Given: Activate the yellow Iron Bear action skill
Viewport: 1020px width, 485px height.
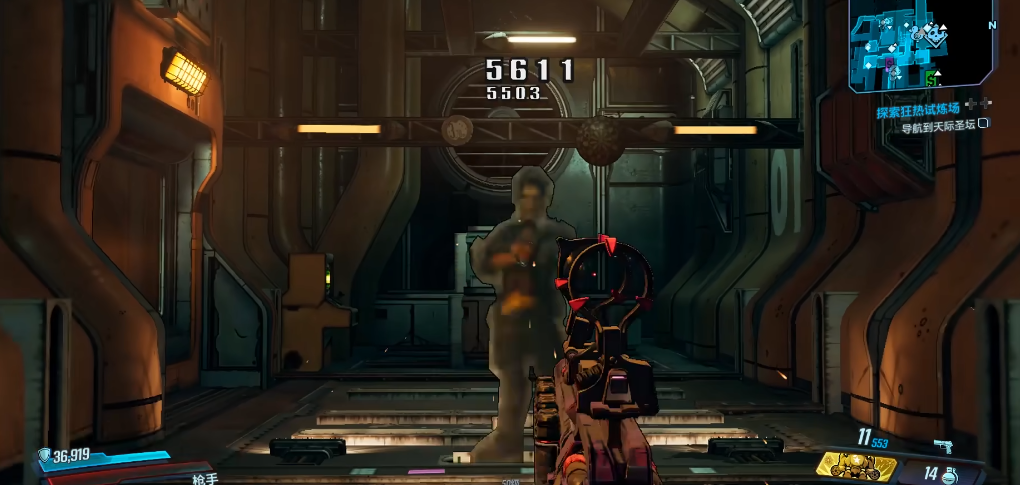Looking at the screenshot, I should tap(856, 464).
